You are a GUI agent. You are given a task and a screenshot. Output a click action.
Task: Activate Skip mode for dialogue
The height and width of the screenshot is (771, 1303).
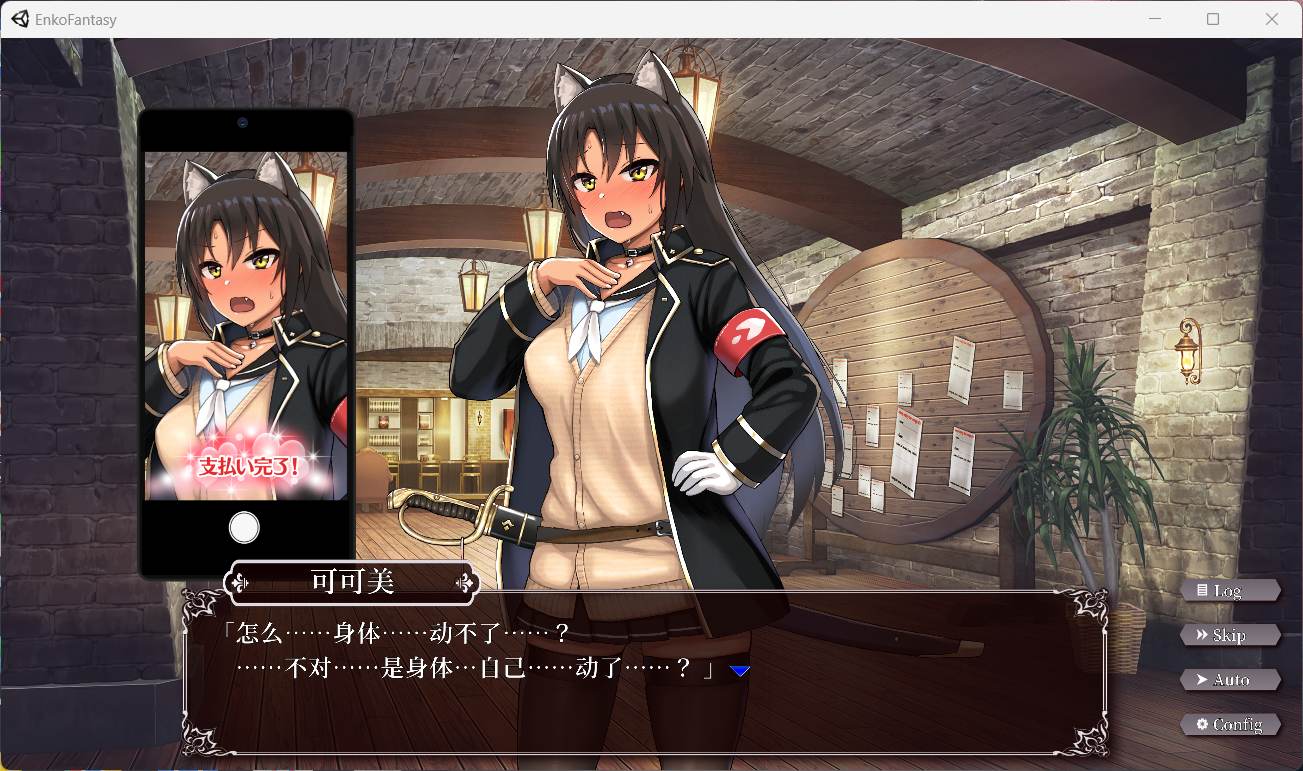[x=1230, y=635]
